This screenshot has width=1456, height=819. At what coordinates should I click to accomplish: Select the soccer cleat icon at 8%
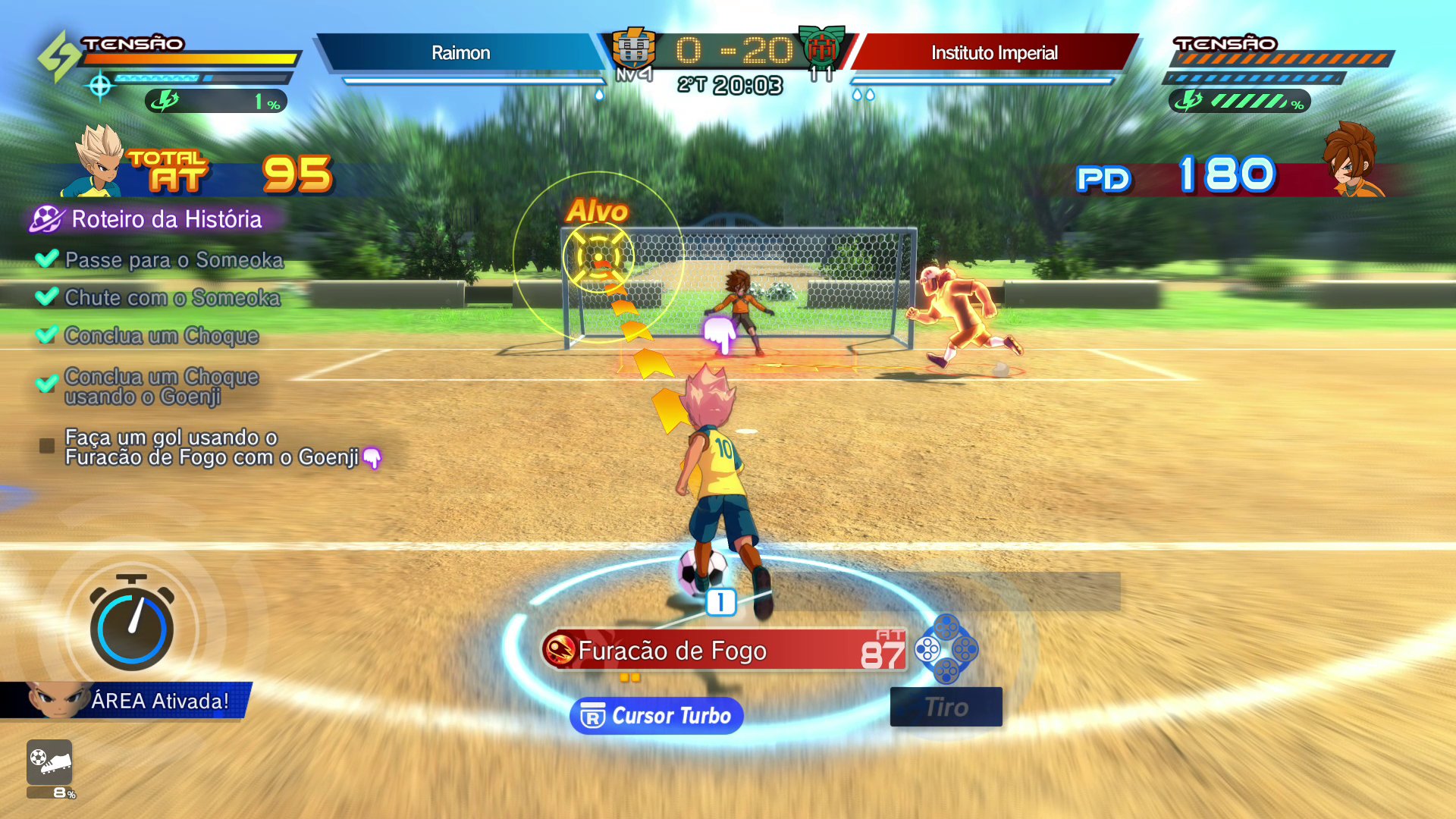click(x=49, y=762)
